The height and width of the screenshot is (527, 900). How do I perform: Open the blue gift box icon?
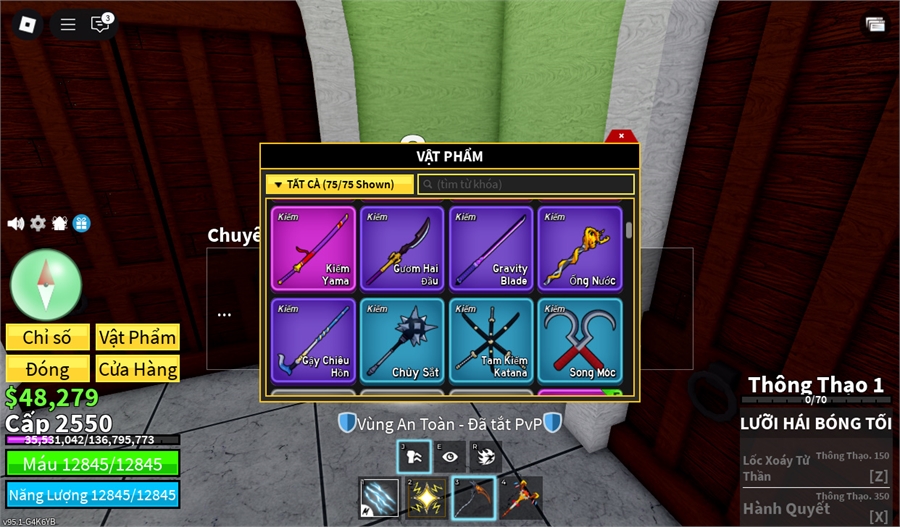[81, 223]
